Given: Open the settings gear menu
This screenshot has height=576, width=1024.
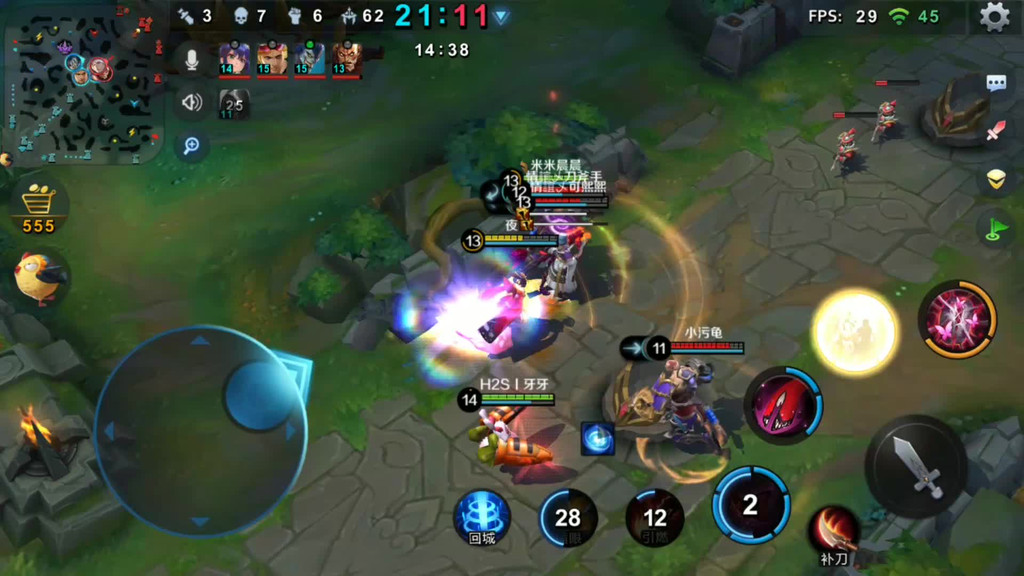Looking at the screenshot, I should point(993,17).
